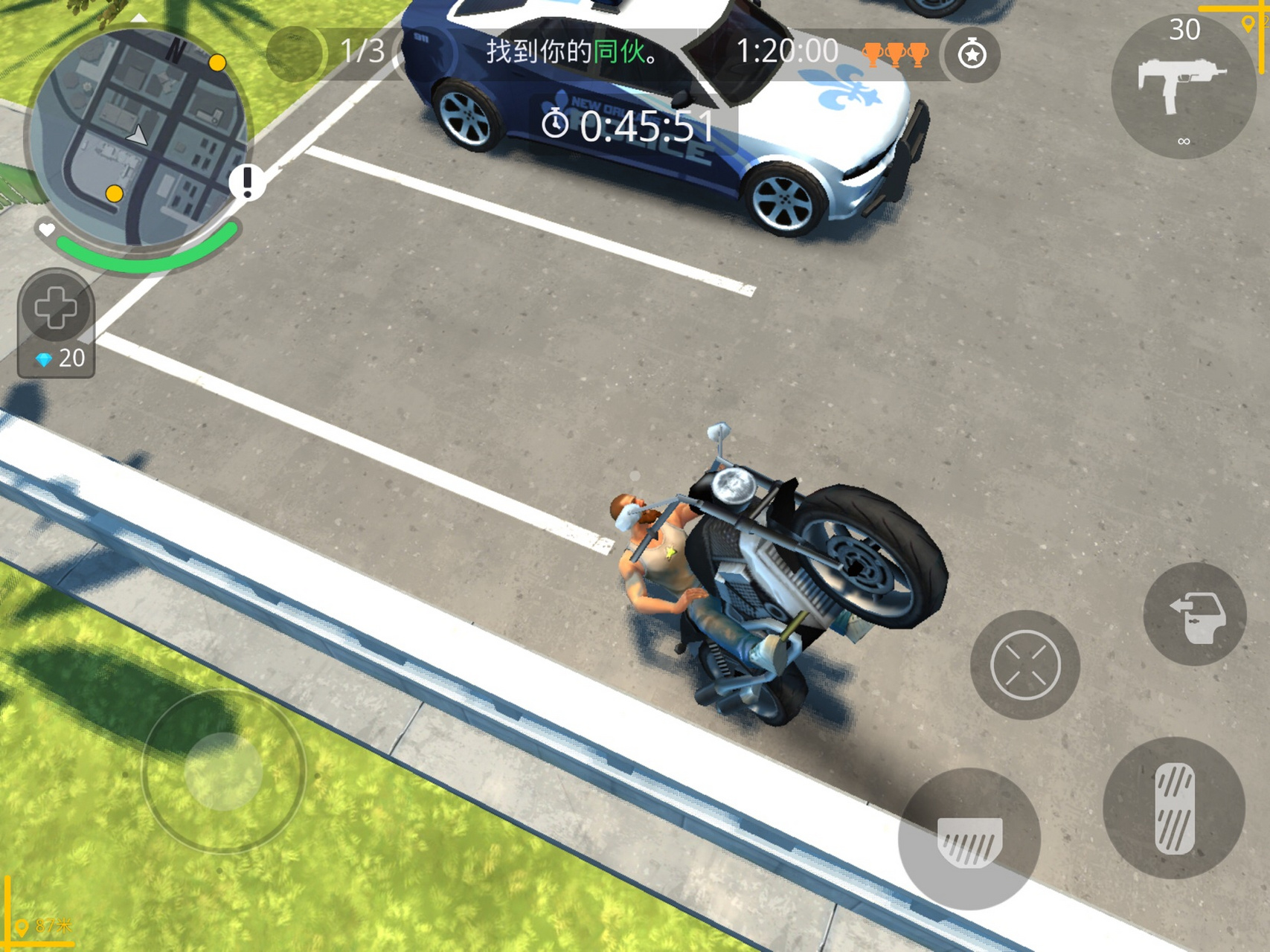
Task: Open the star medal mission button
Action: pos(972,54)
